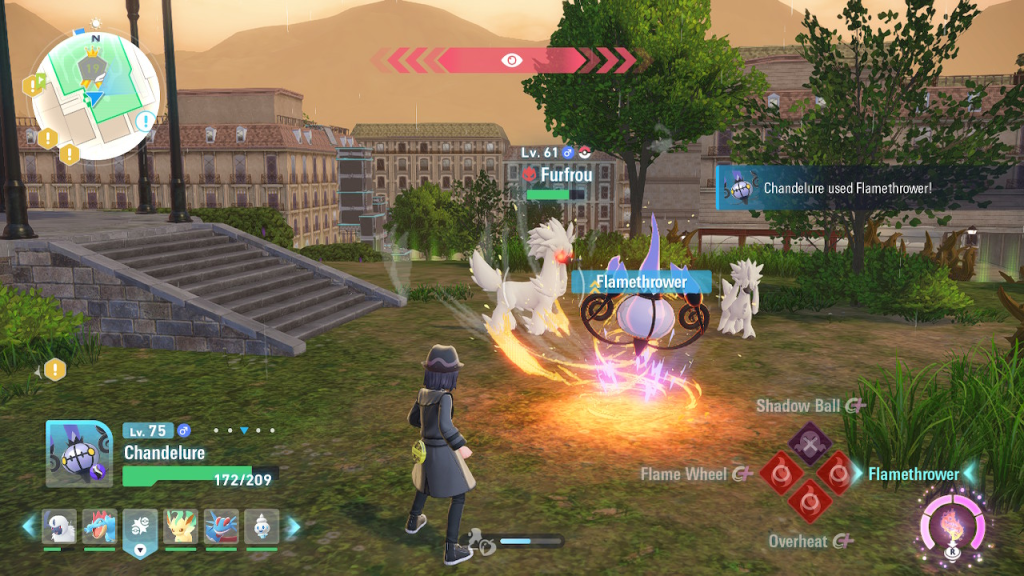Select Vanillite in the party bar
Viewport: 1024px width, 576px height.
(x=261, y=526)
